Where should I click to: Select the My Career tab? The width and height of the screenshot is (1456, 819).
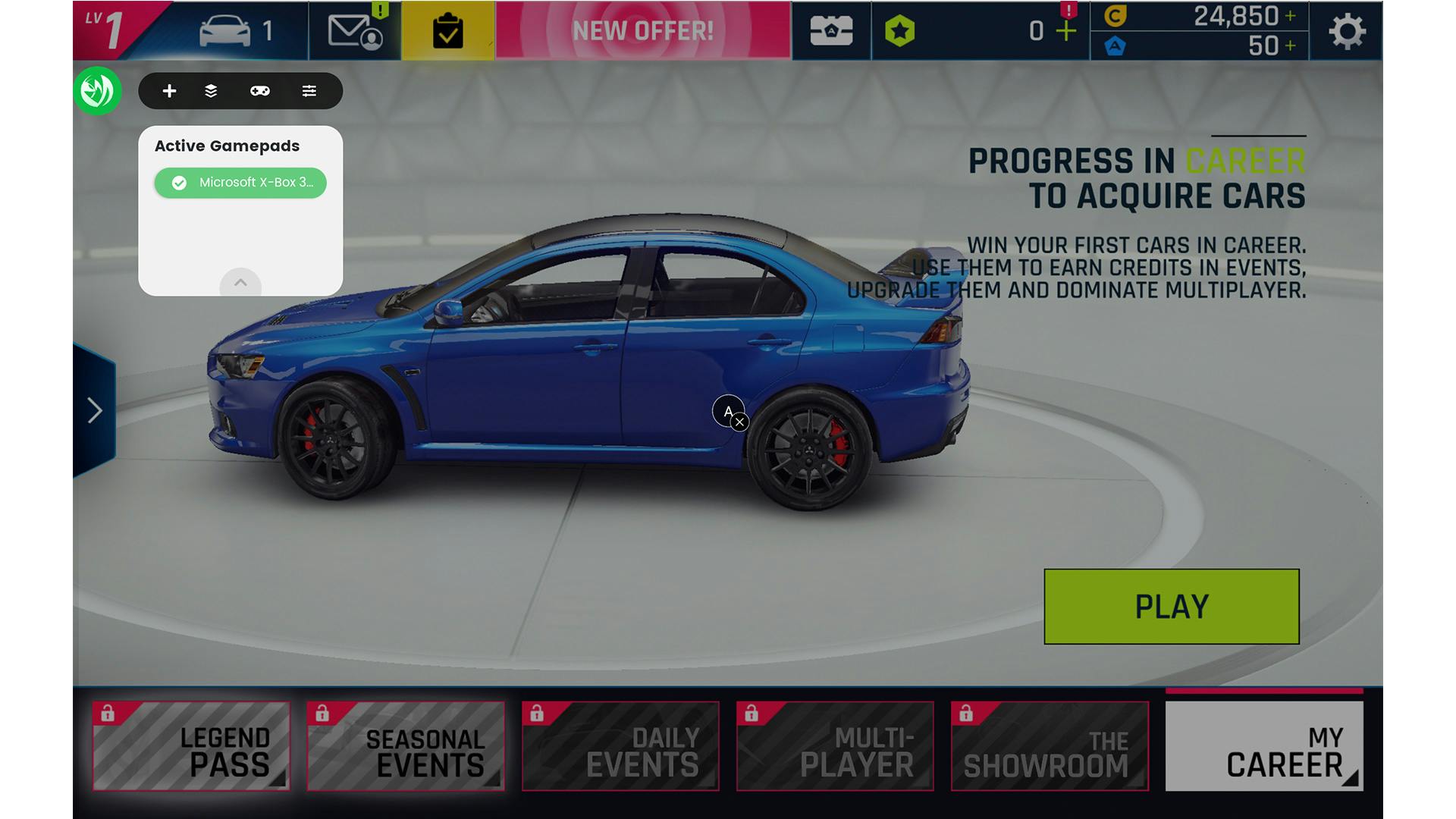coord(1263,746)
